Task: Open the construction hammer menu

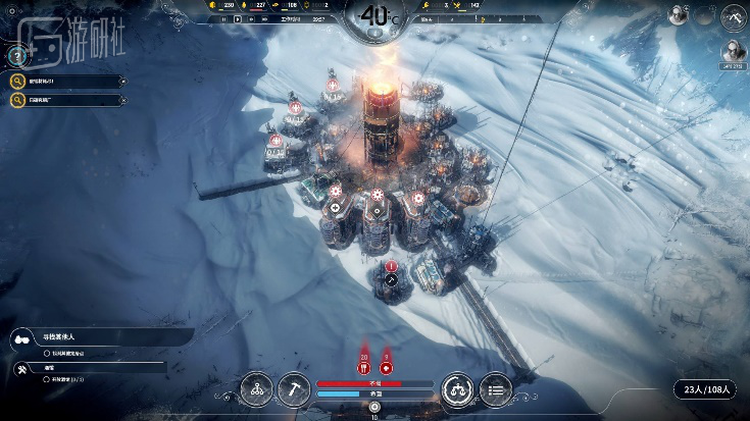Action: [x=294, y=387]
